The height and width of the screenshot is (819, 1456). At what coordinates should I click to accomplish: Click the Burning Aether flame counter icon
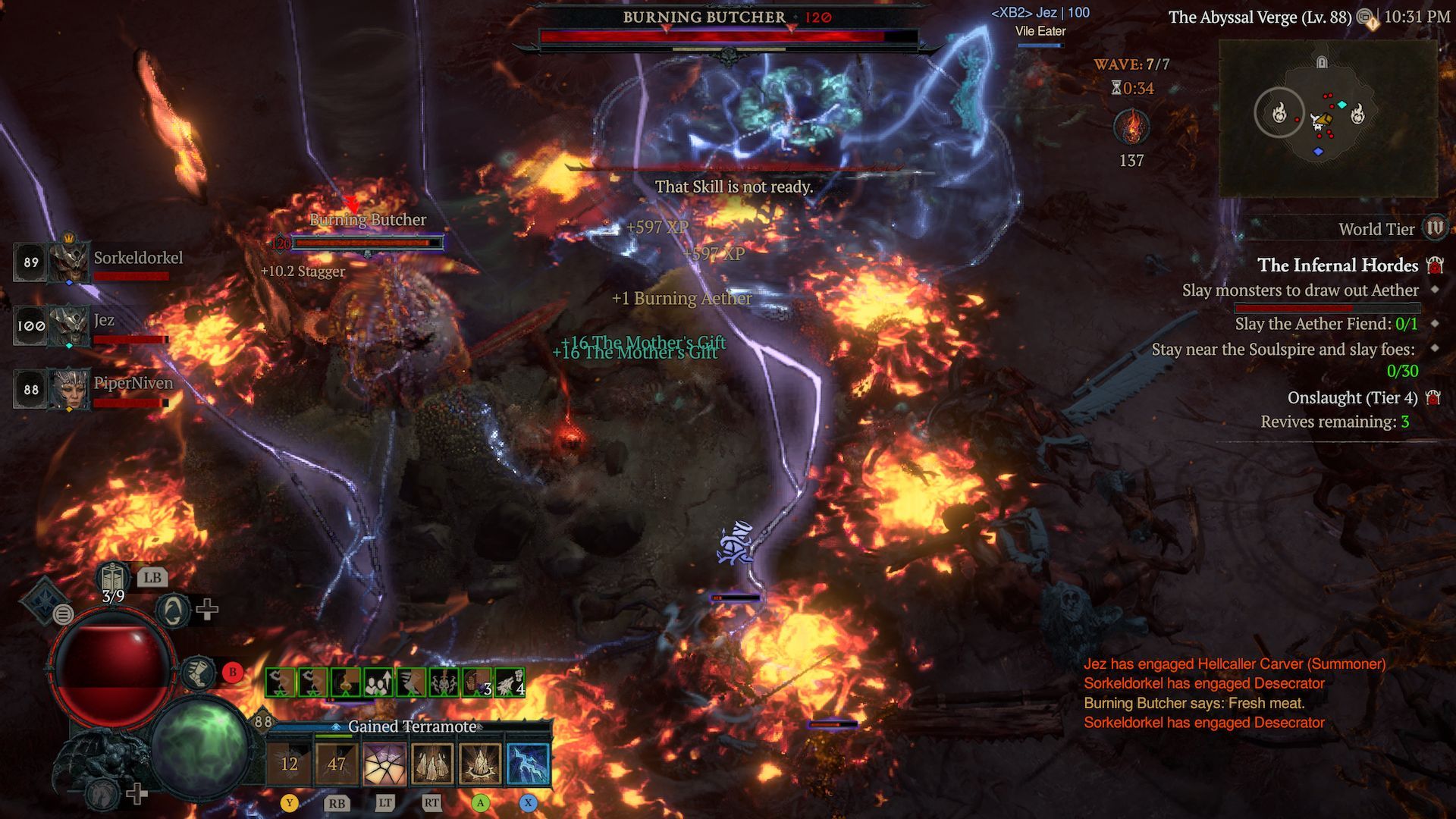point(1130,127)
